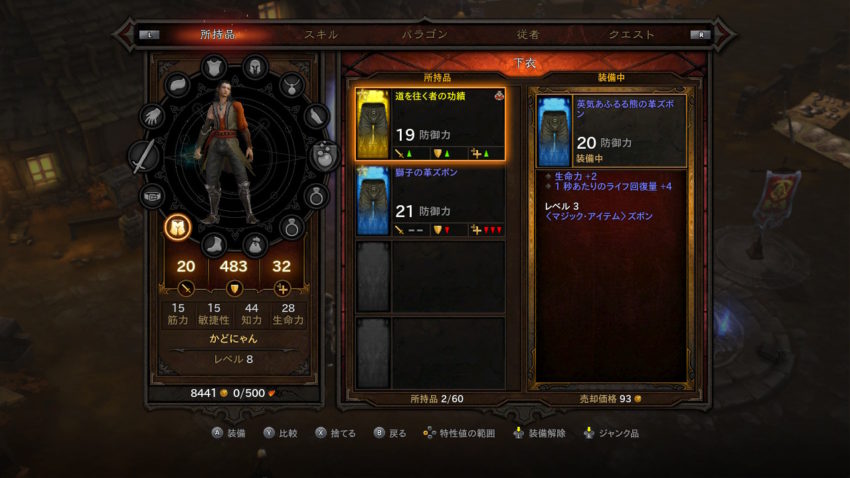This screenshot has width=850, height=478.
Task: Choose the boots equipment slot
Action: coord(215,244)
